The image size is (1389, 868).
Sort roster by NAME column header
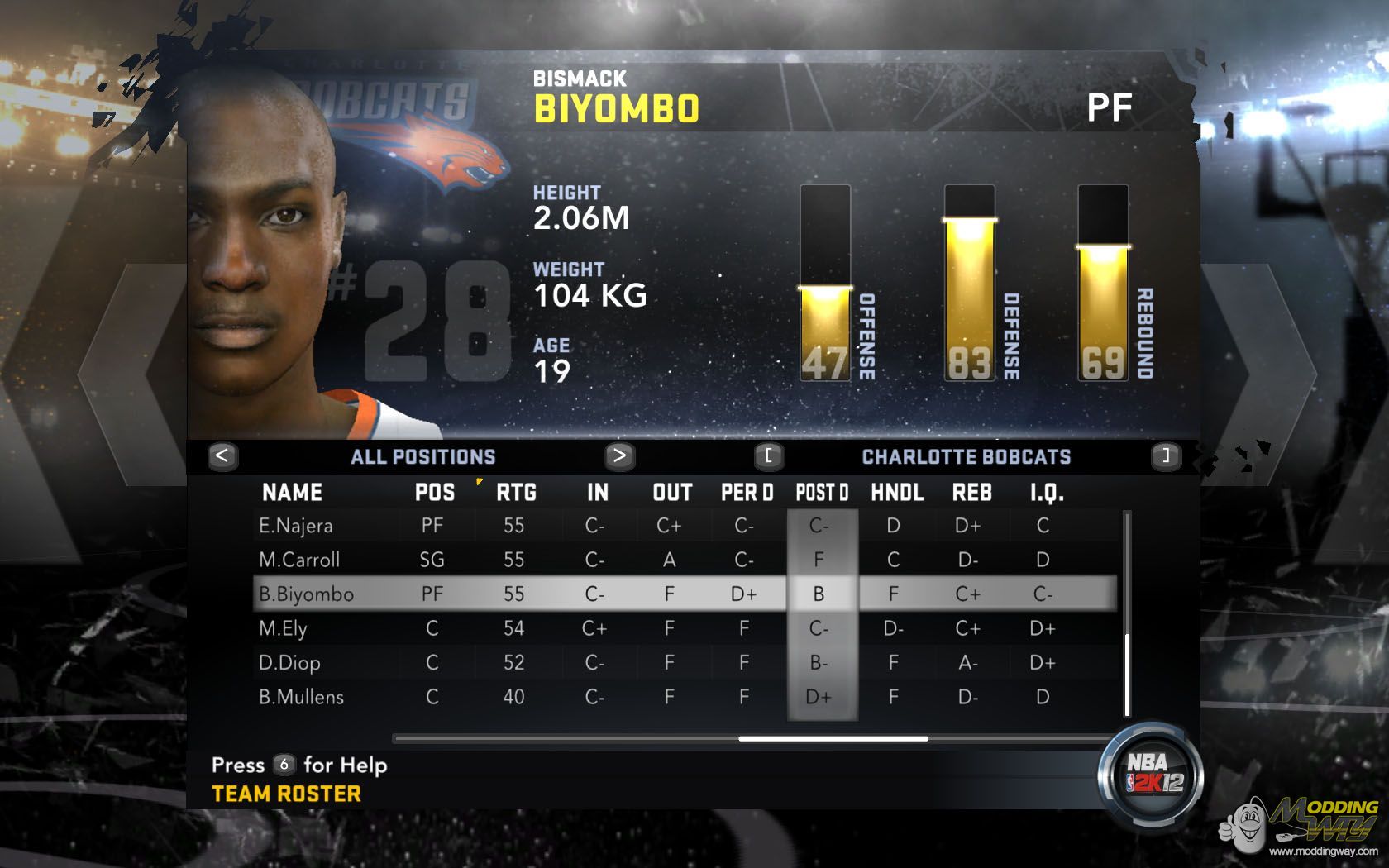tap(292, 493)
